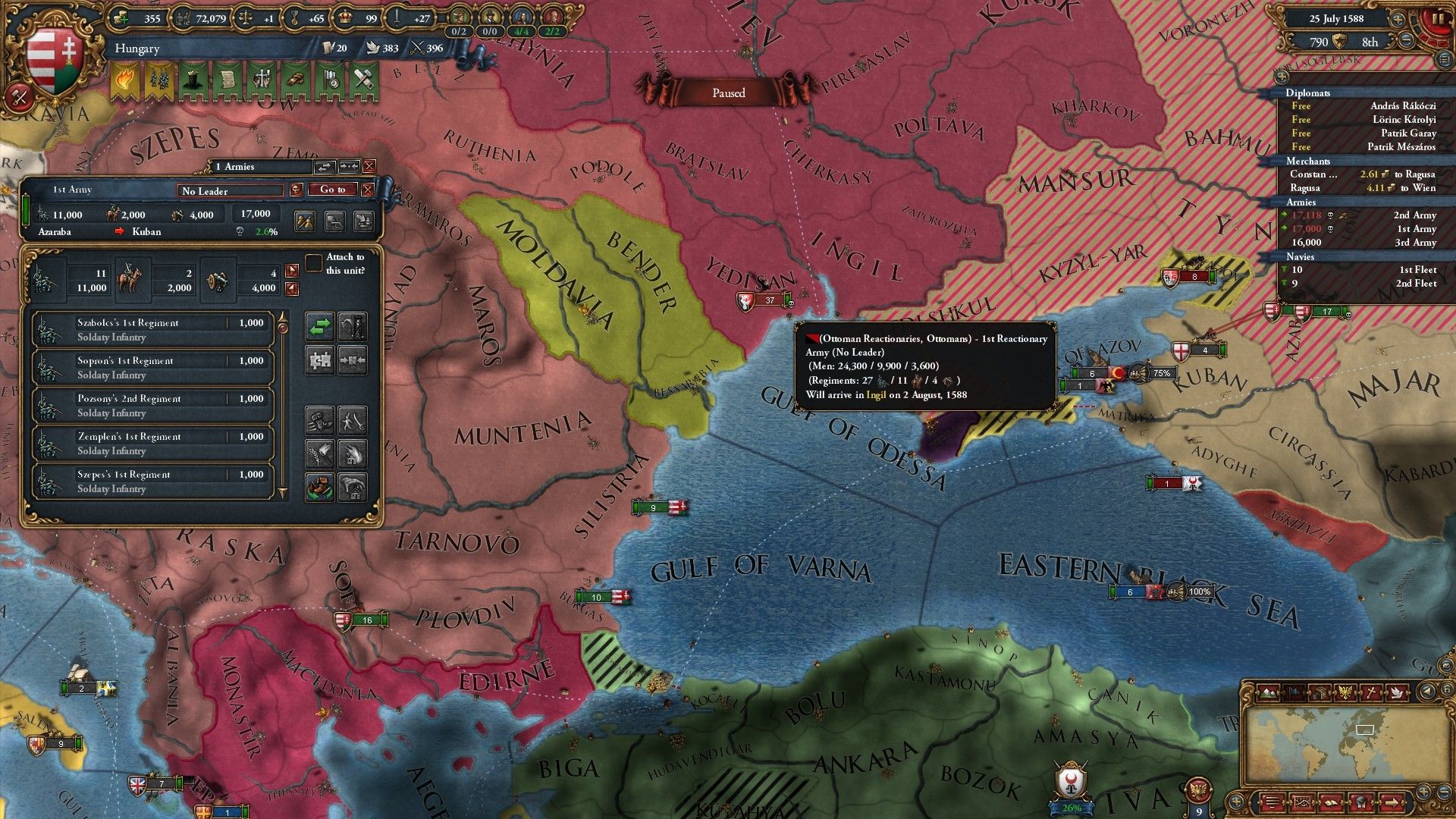Screen dimensions: 1456x819
Task: Select Szabolcs's 1st Regiment row
Action: pos(152,330)
